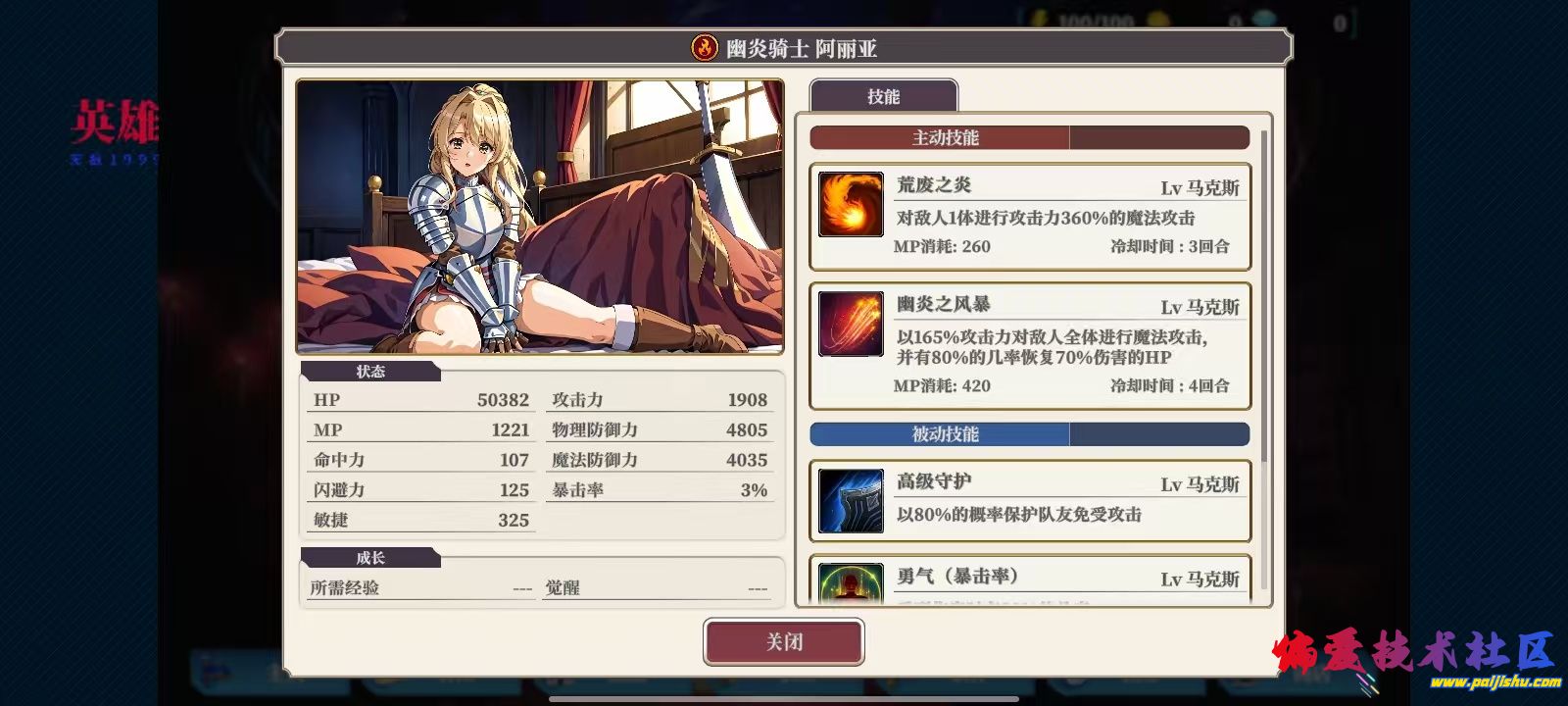Viewport: 1568px width, 706px height.
Task: Open the 高级守护 passive skill icon
Action: tap(850, 501)
